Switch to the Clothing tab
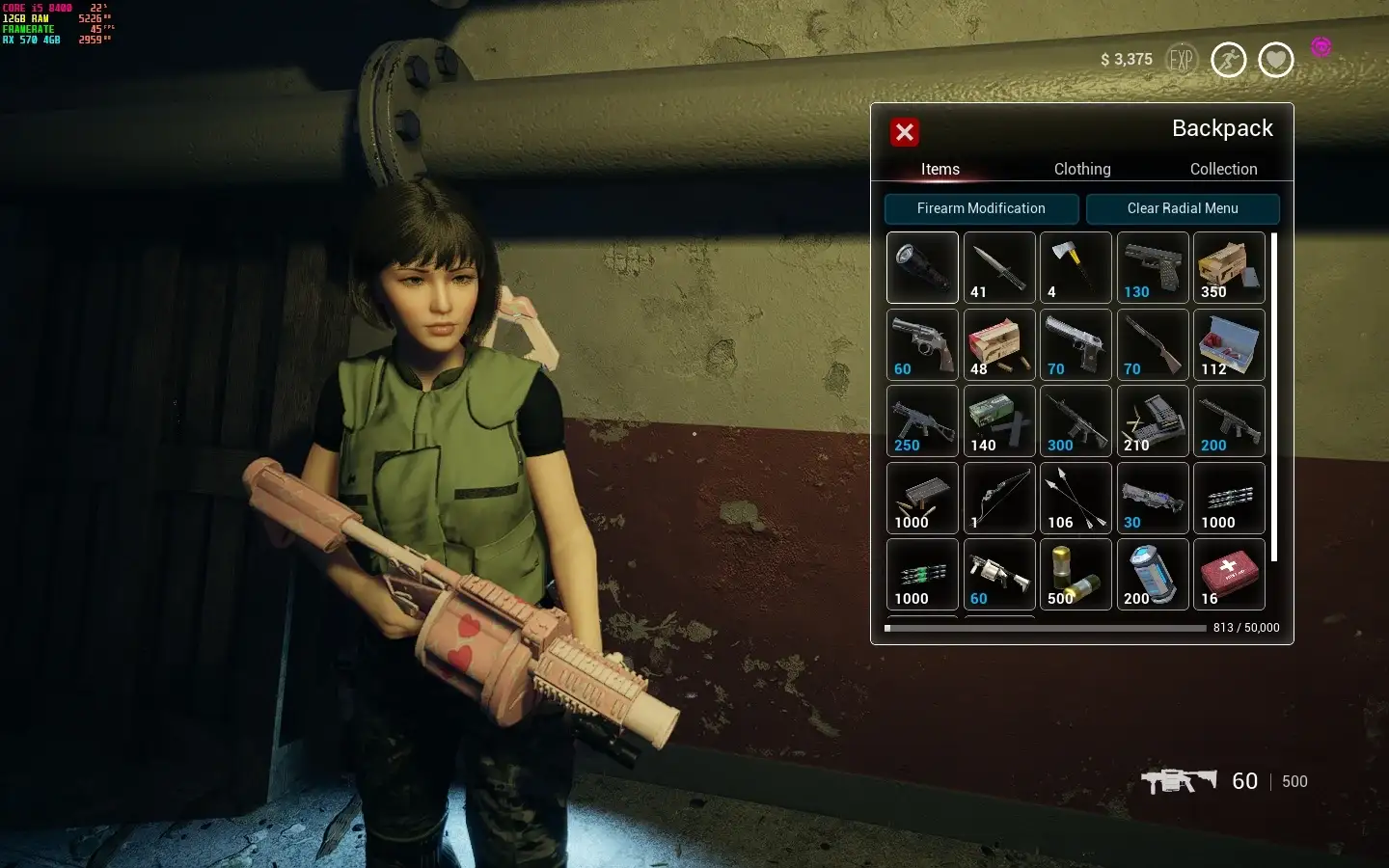Screen dimensions: 1389x868 point(1081,169)
